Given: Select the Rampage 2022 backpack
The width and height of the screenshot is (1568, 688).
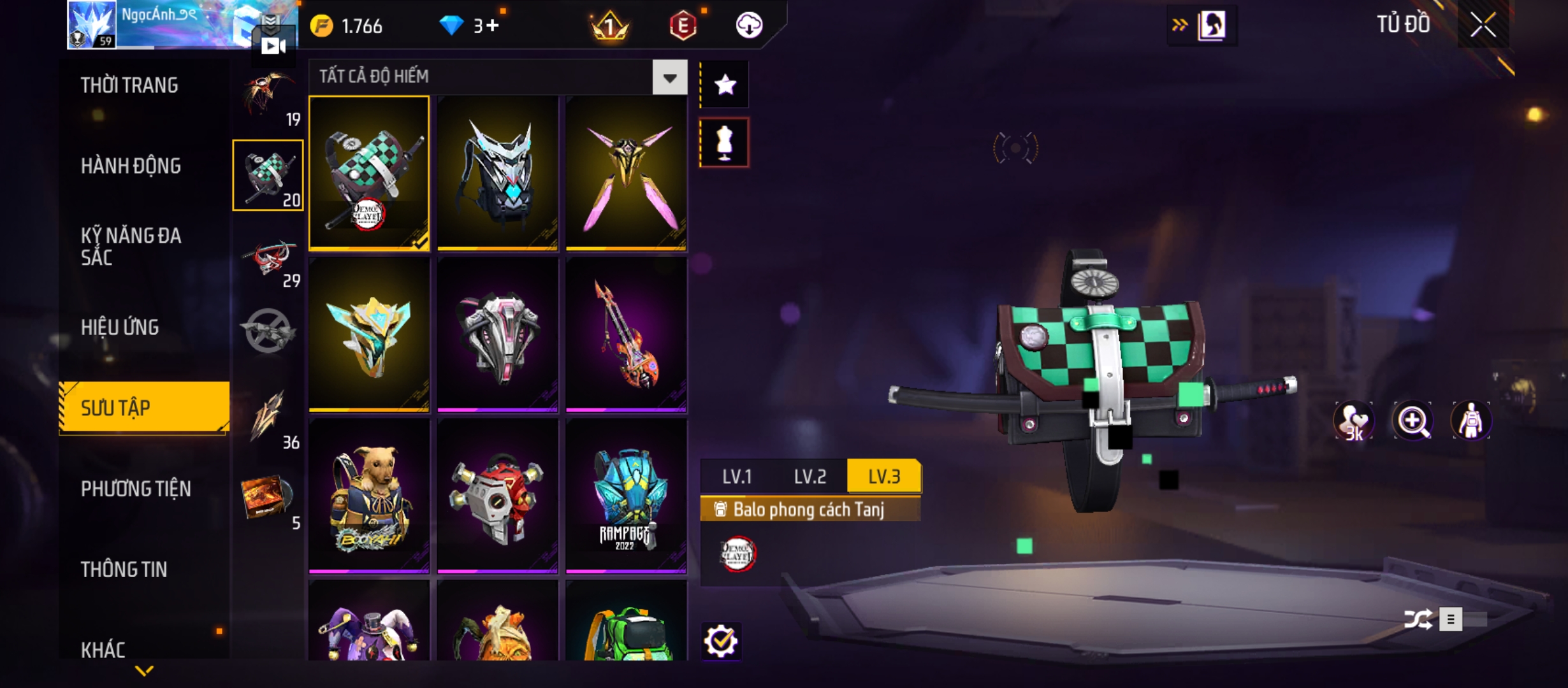Looking at the screenshot, I should pos(626,495).
